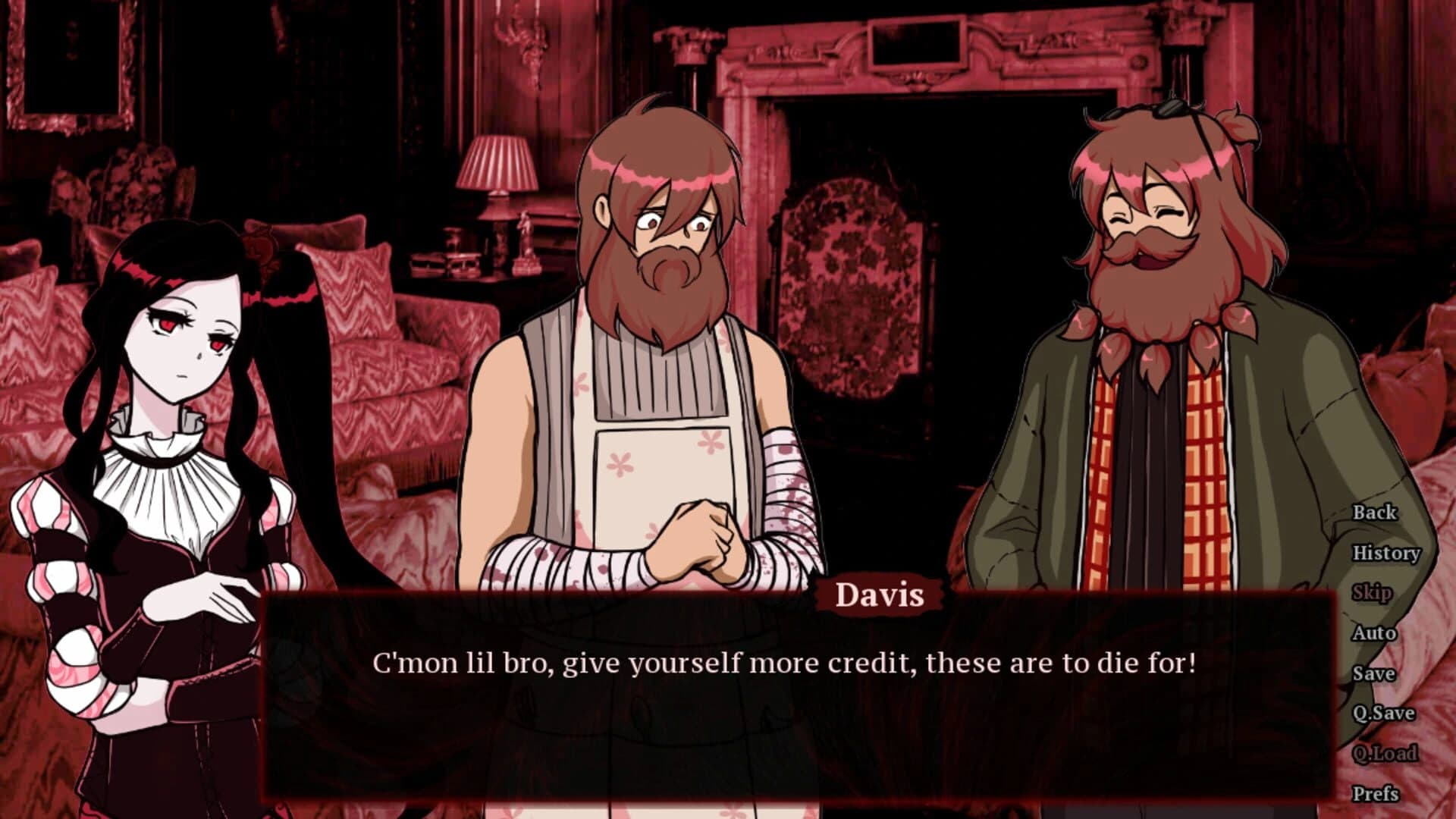This screenshot has height=819, width=1456.
Task: Quick save using Q.Save
Action: point(1382,713)
